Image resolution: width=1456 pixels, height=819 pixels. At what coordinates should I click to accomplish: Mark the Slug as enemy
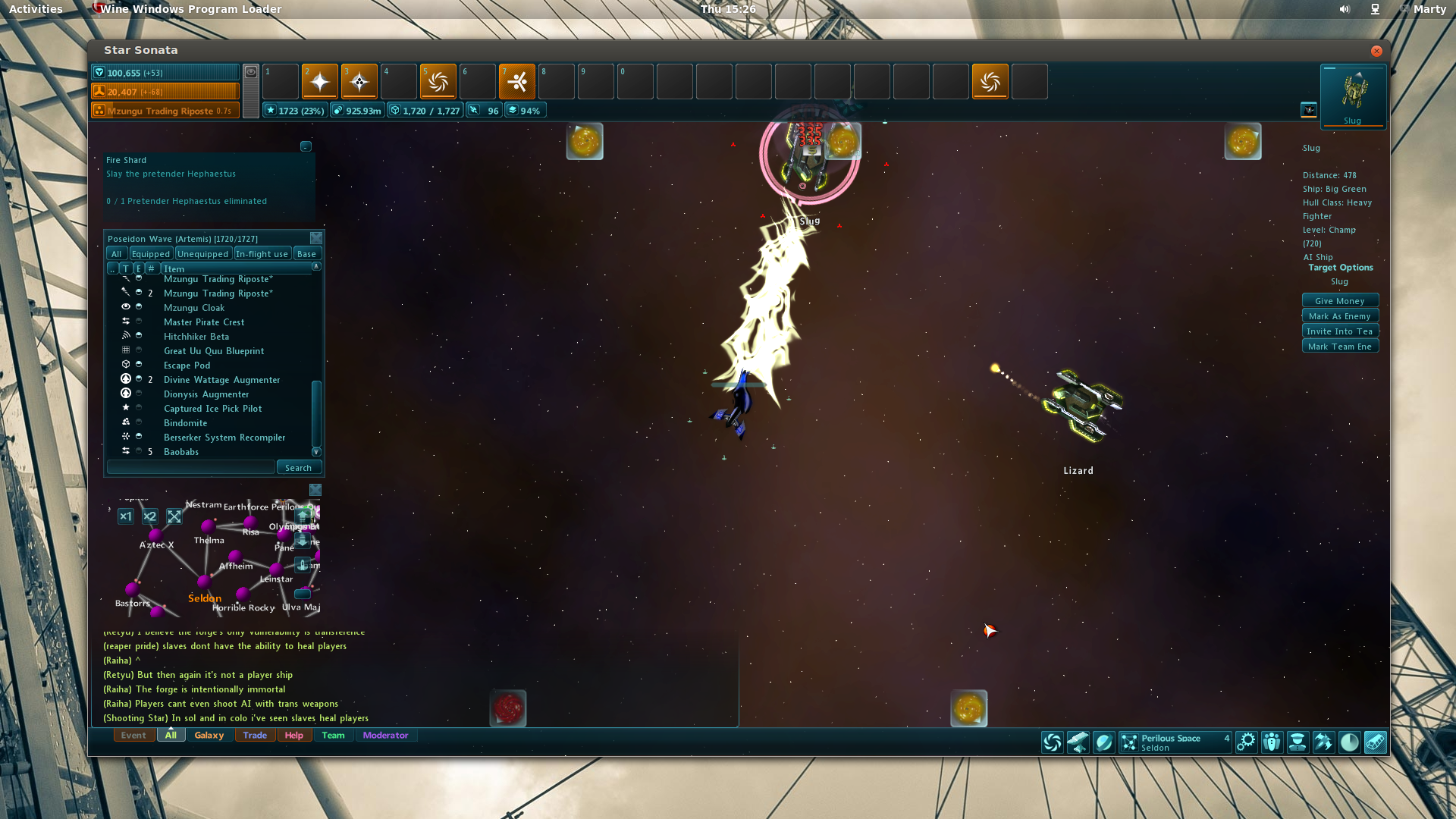click(x=1339, y=316)
